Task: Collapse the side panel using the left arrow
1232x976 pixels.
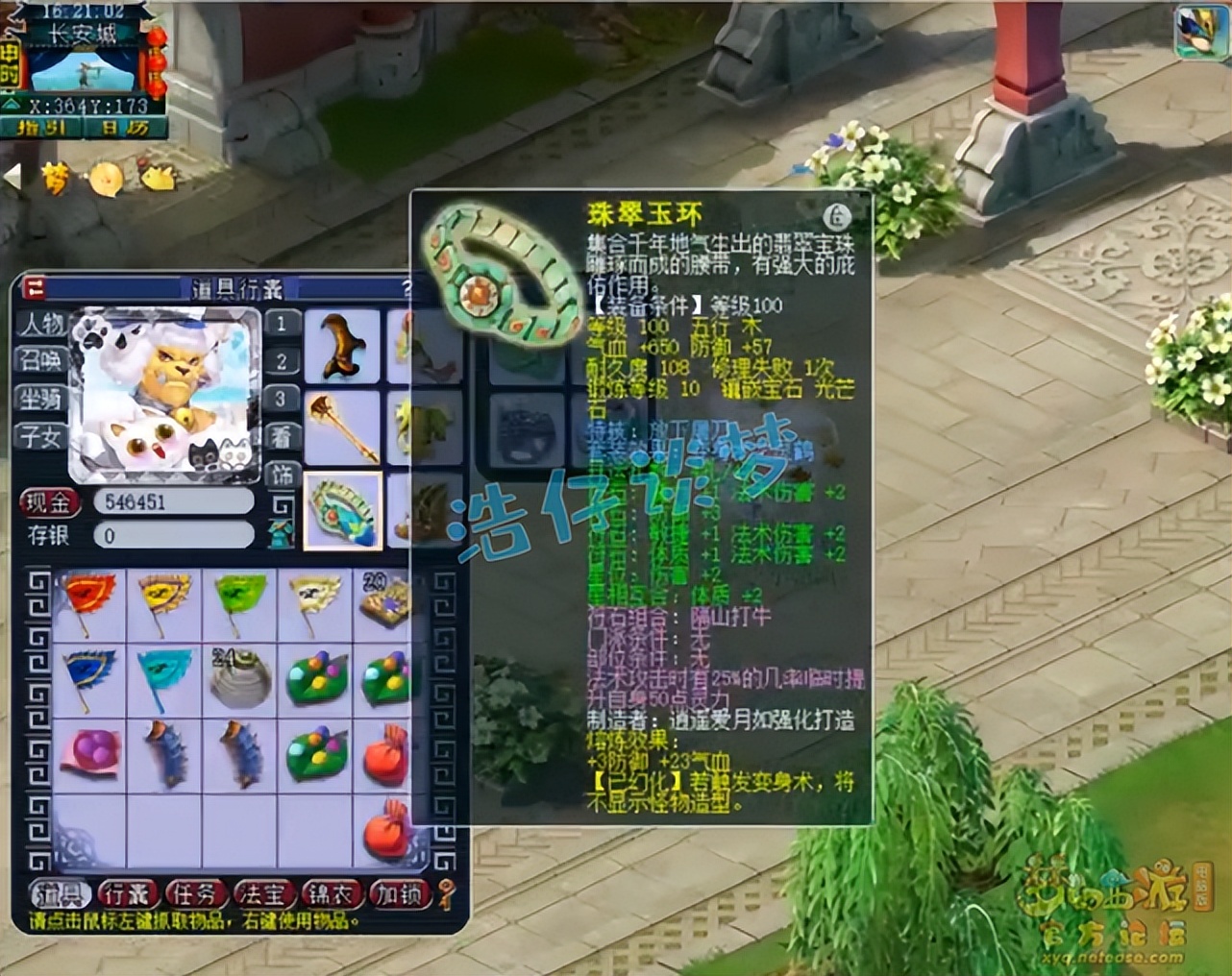Action: (12, 175)
